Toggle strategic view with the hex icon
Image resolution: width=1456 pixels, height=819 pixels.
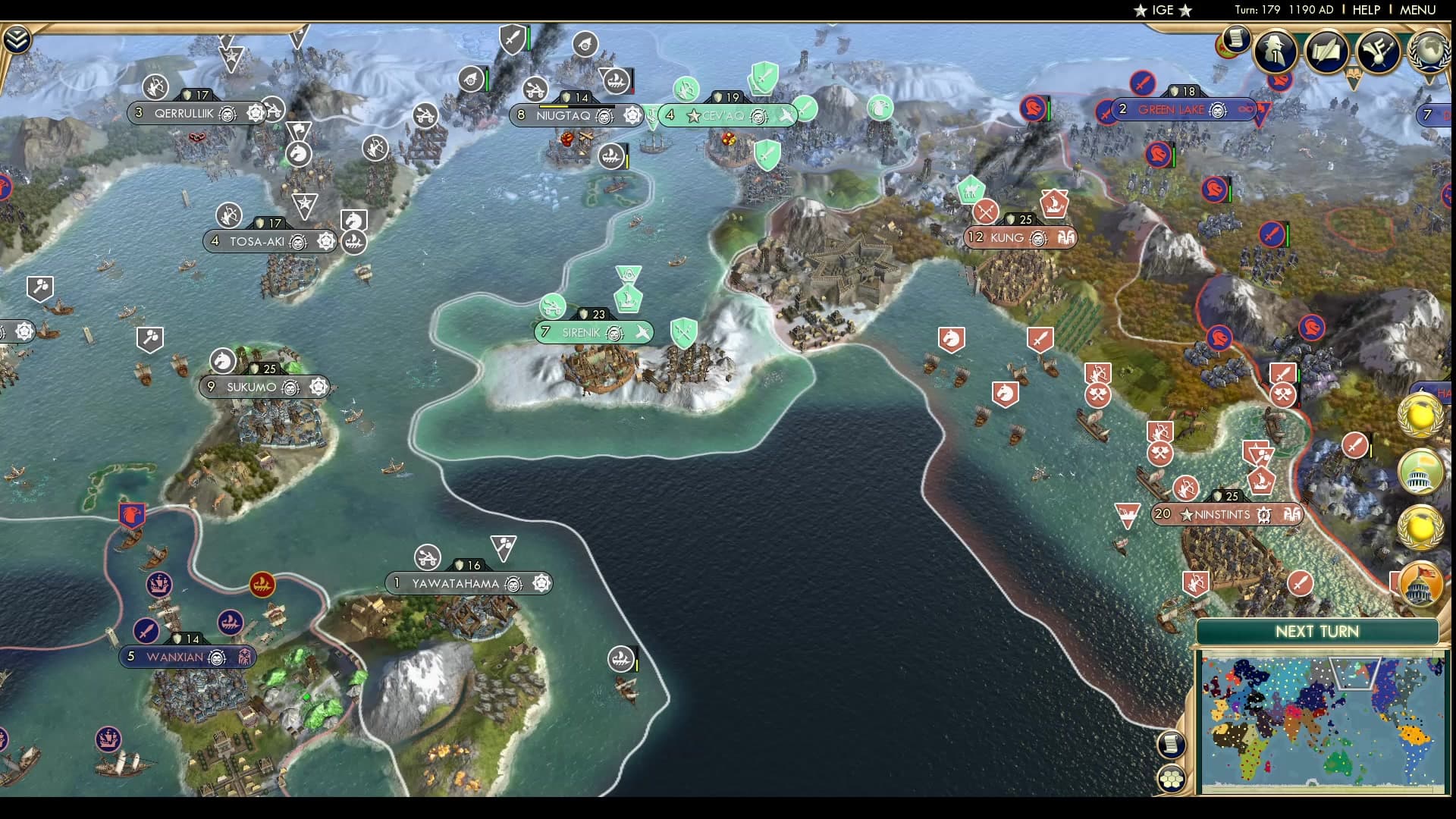1172,779
